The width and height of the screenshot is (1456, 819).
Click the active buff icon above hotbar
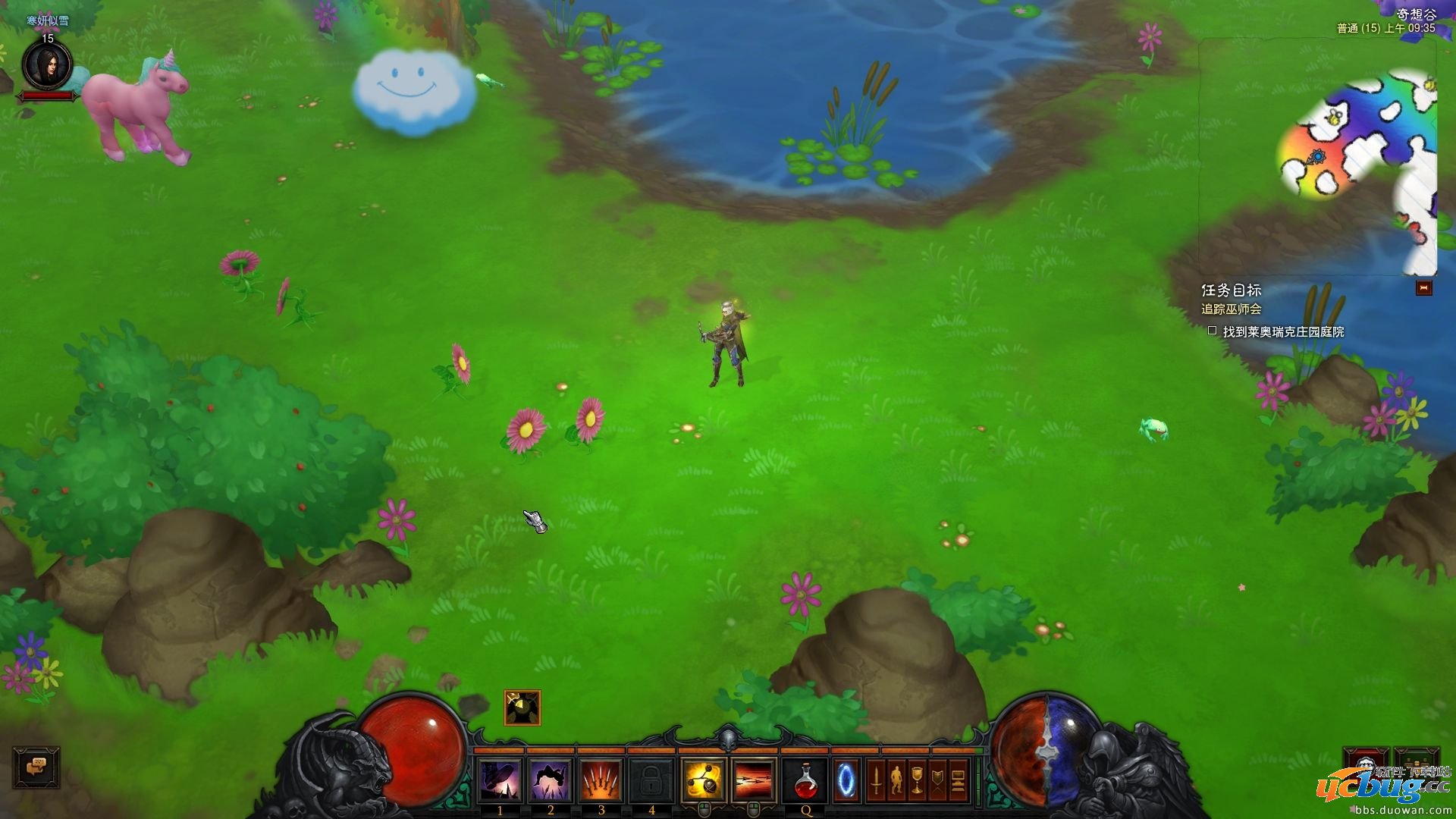pyautogui.click(x=522, y=708)
